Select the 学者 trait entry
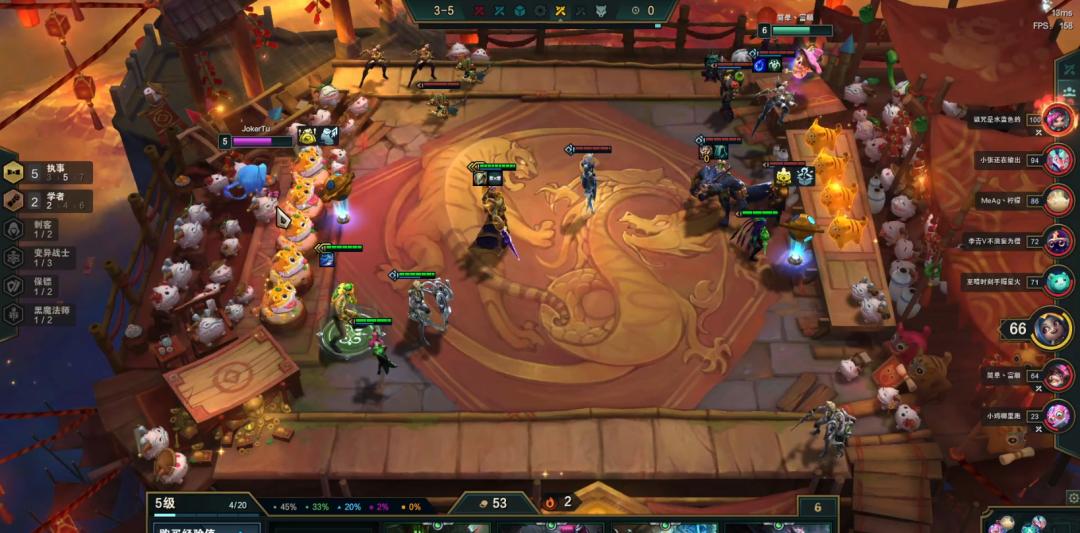This screenshot has height=533, width=1080. (x=48, y=200)
